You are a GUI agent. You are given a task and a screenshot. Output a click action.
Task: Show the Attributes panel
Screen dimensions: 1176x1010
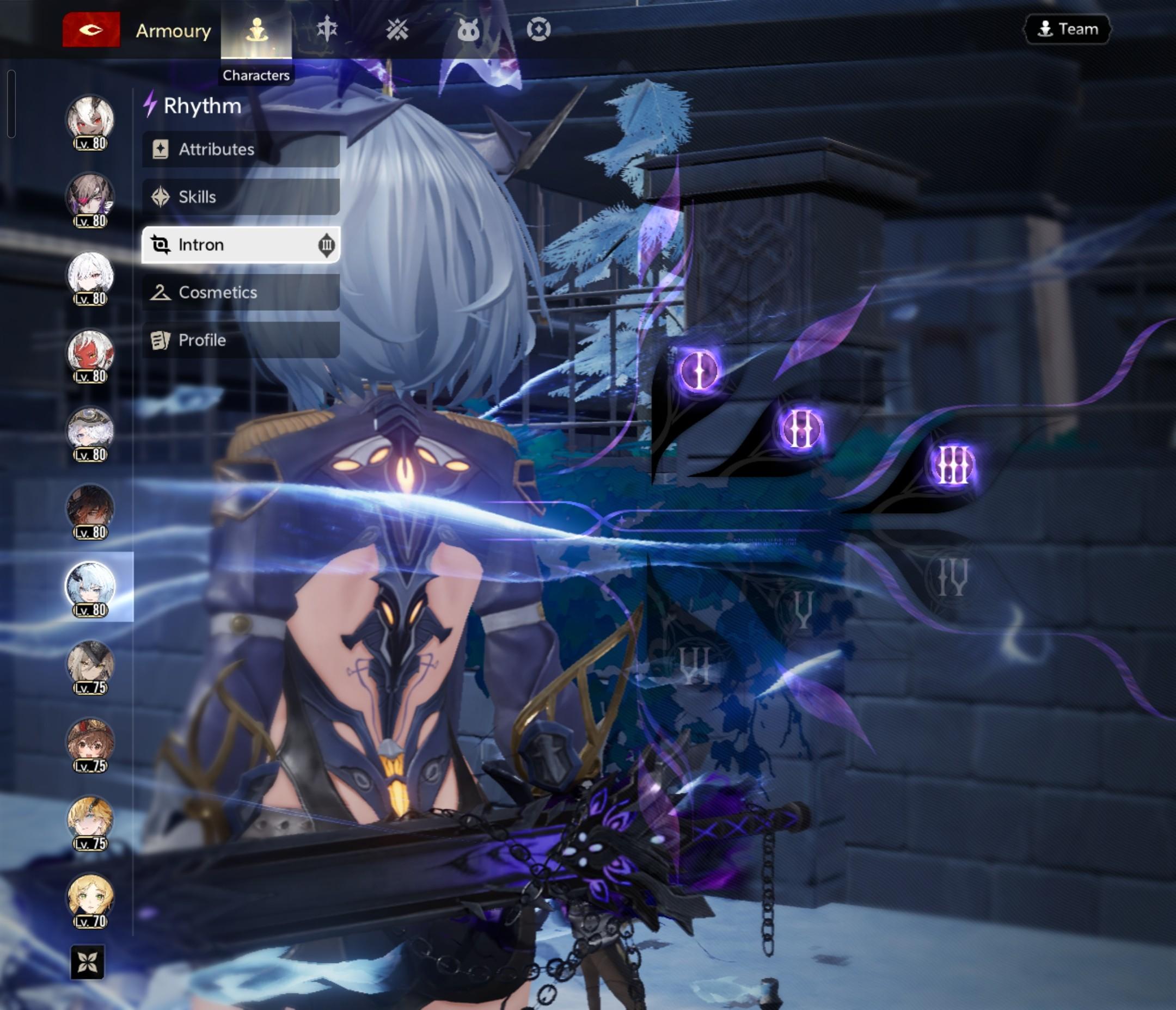pyautogui.click(x=241, y=149)
